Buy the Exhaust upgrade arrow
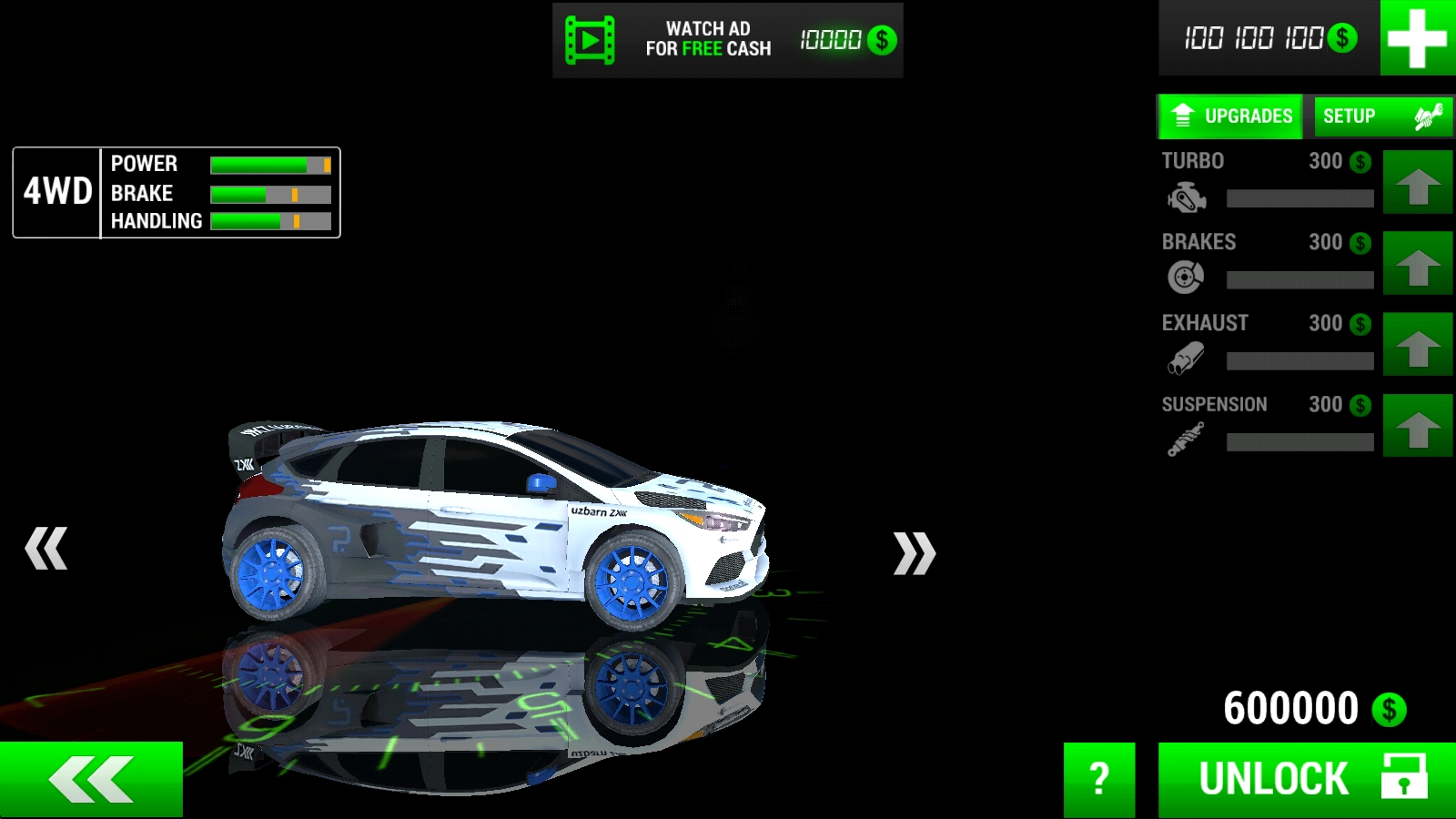 (1417, 344)
